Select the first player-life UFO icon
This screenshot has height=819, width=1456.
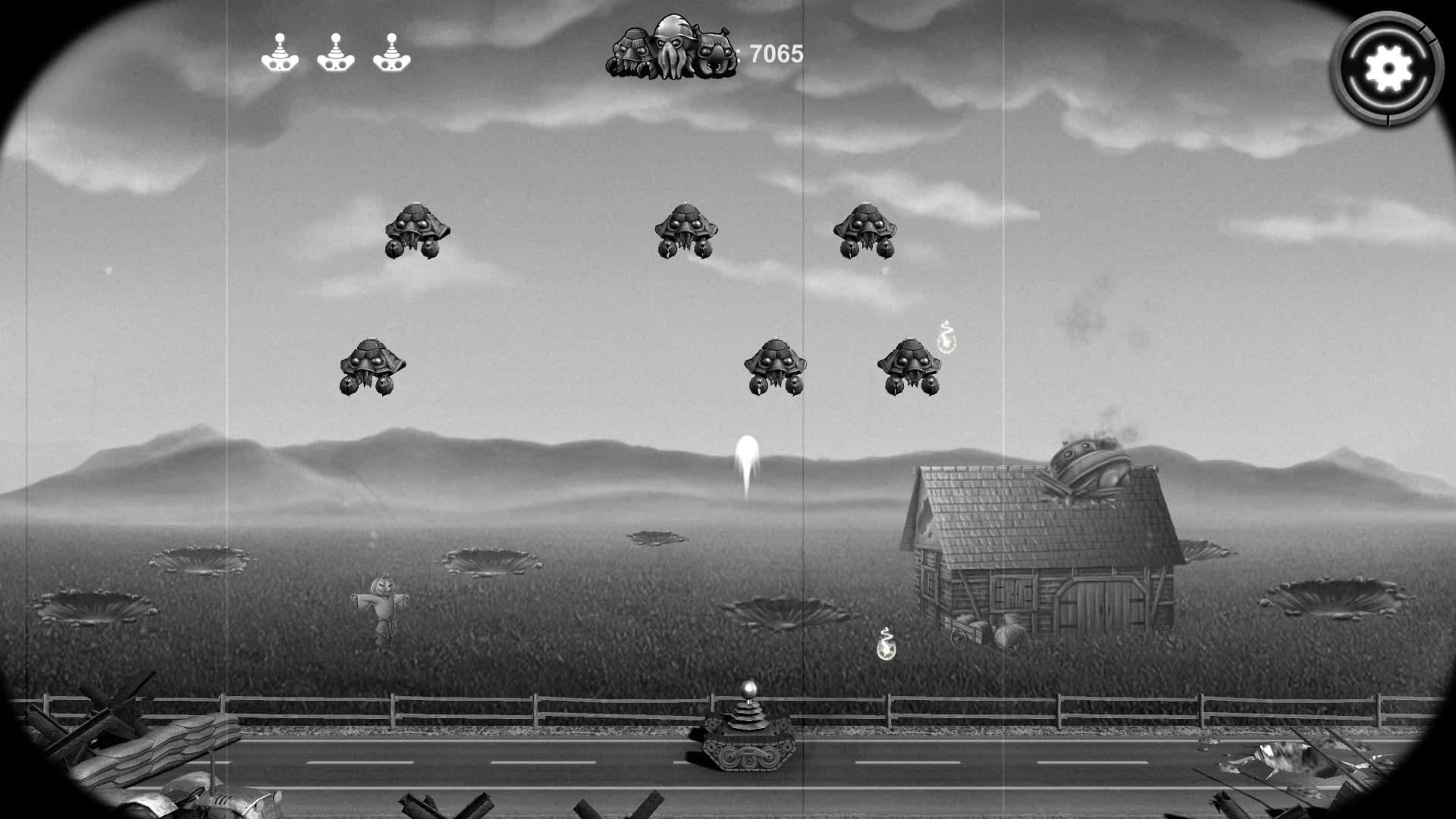point(280,55)
